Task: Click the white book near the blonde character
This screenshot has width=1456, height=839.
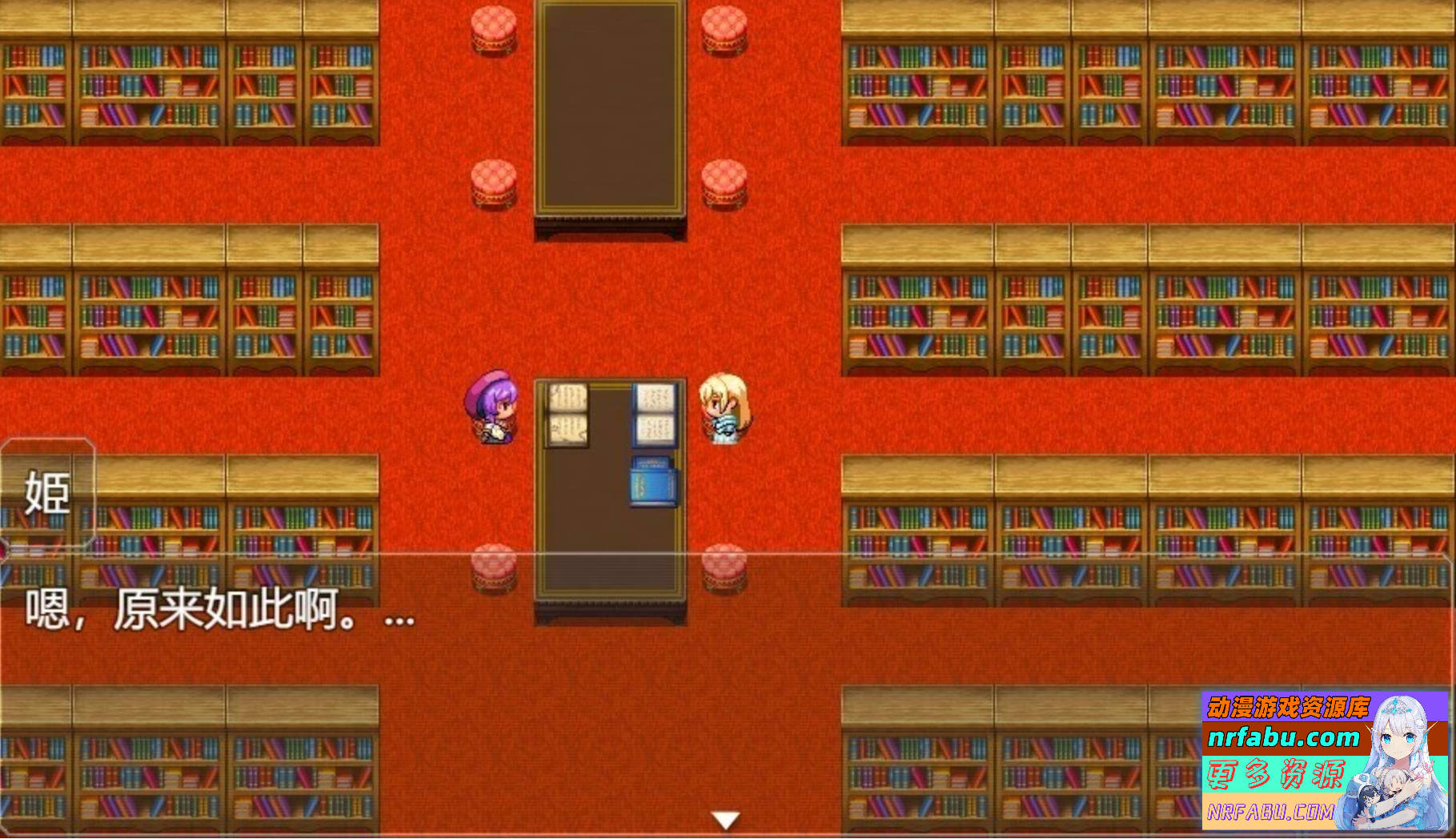Action: [x=653, y=416]
